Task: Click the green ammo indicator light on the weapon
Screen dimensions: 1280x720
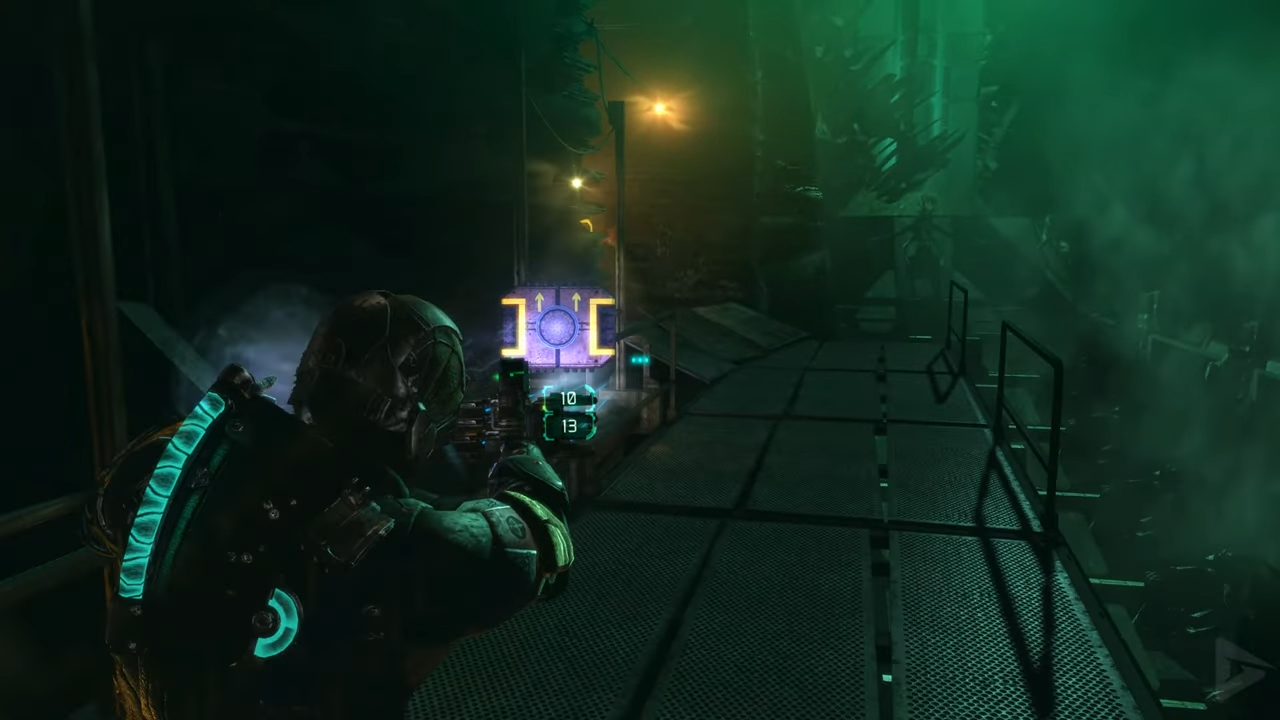Action: (497, 376)
